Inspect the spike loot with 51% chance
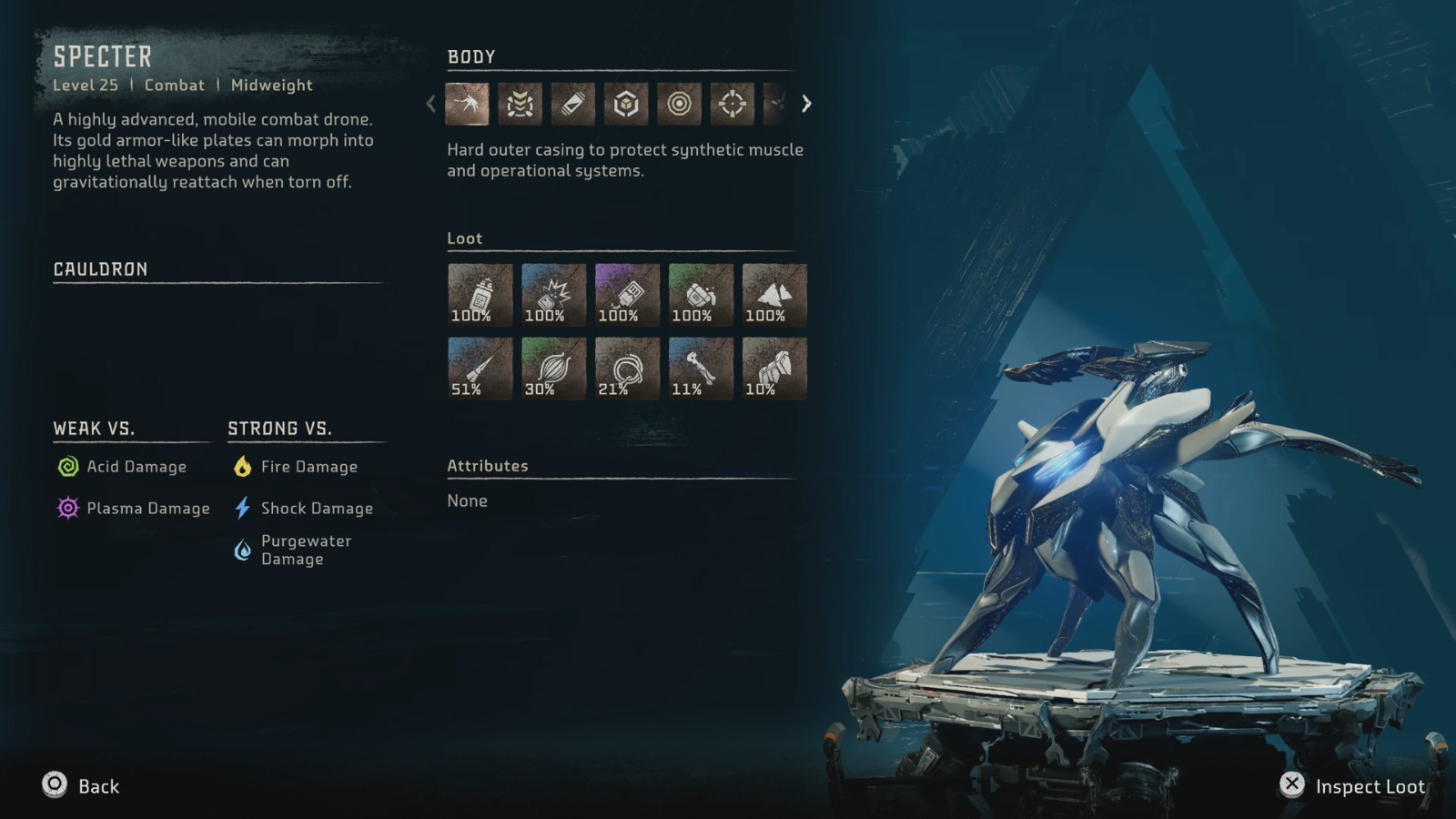Viewport: 1456px width, 819px height. (x=480, y=369)
